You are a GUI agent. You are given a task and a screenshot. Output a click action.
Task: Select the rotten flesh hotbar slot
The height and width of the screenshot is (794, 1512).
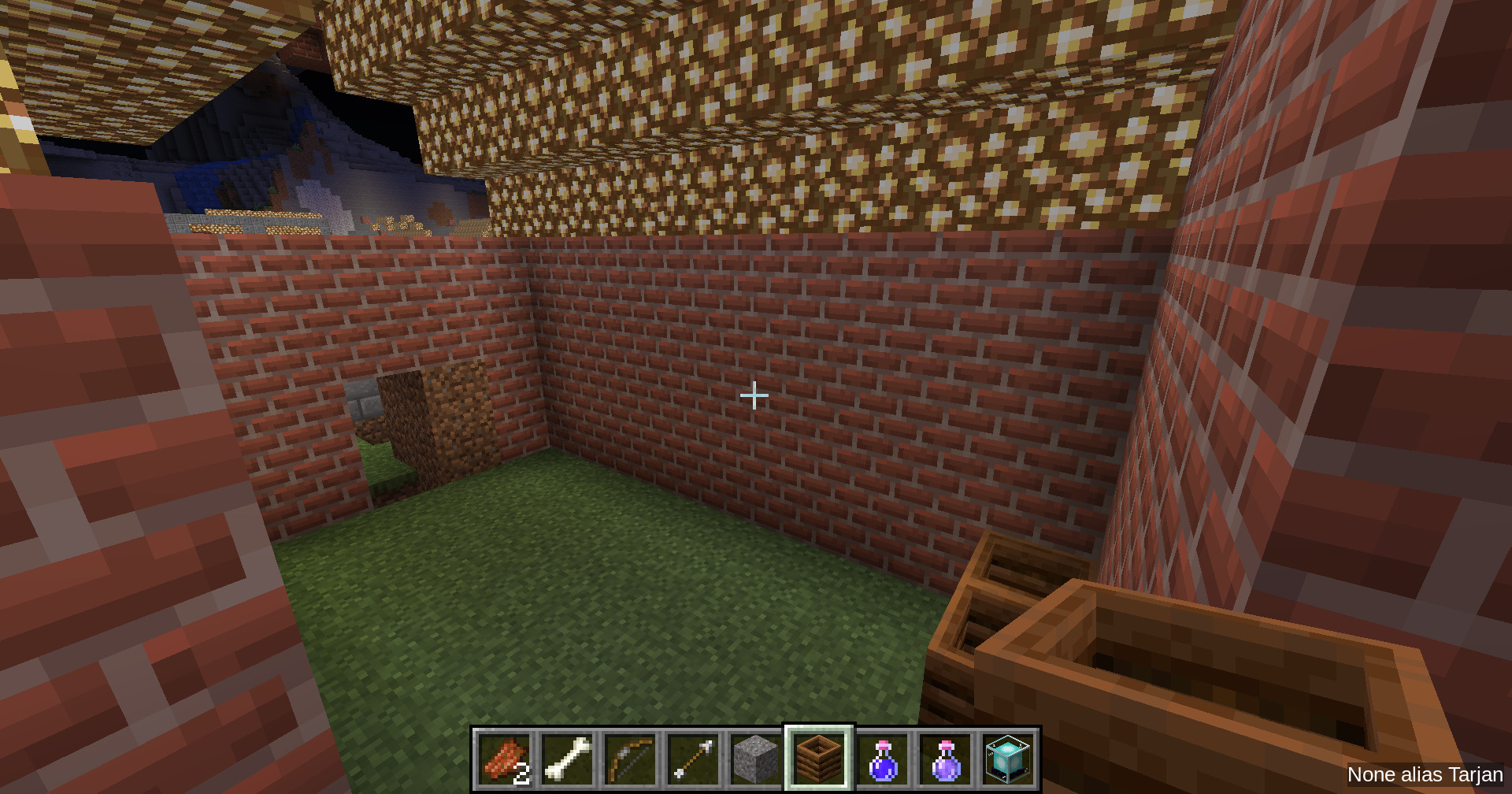coord(505,759)
